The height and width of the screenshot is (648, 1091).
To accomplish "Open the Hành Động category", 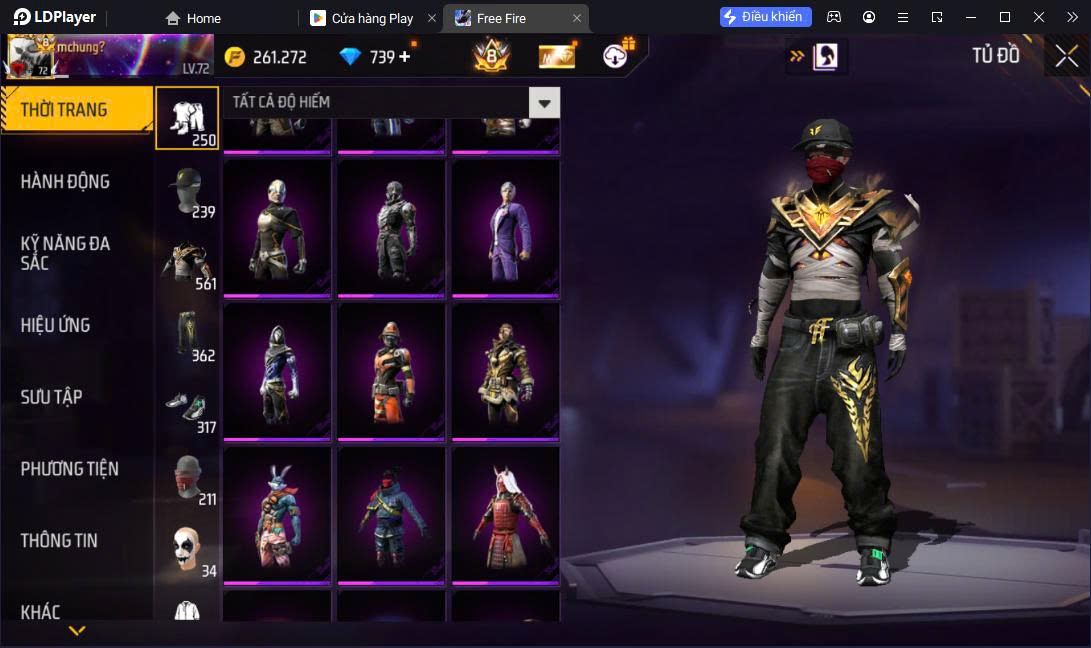I will pyautogui.click(x=66, y=182).
